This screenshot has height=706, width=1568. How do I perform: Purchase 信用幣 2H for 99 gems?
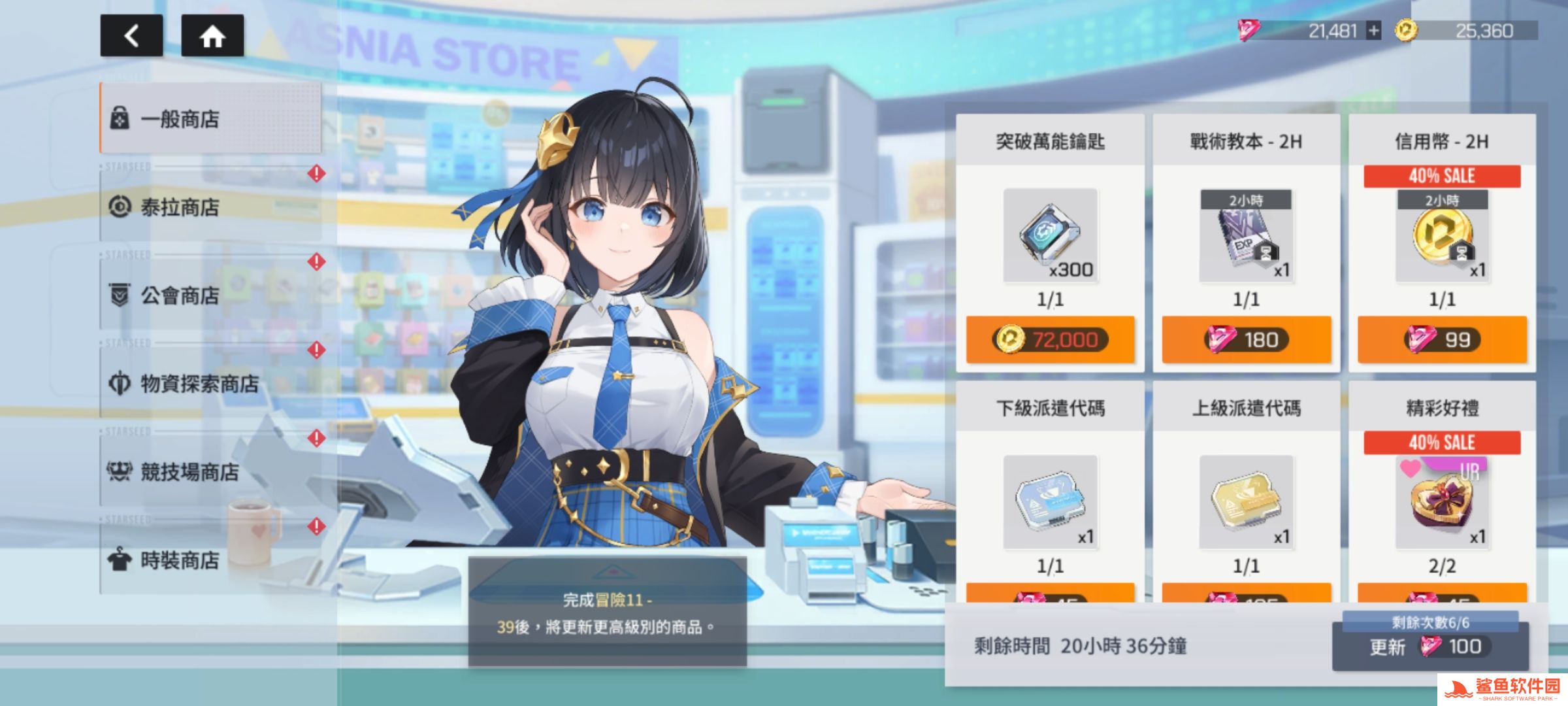[x=1442, y=339]
